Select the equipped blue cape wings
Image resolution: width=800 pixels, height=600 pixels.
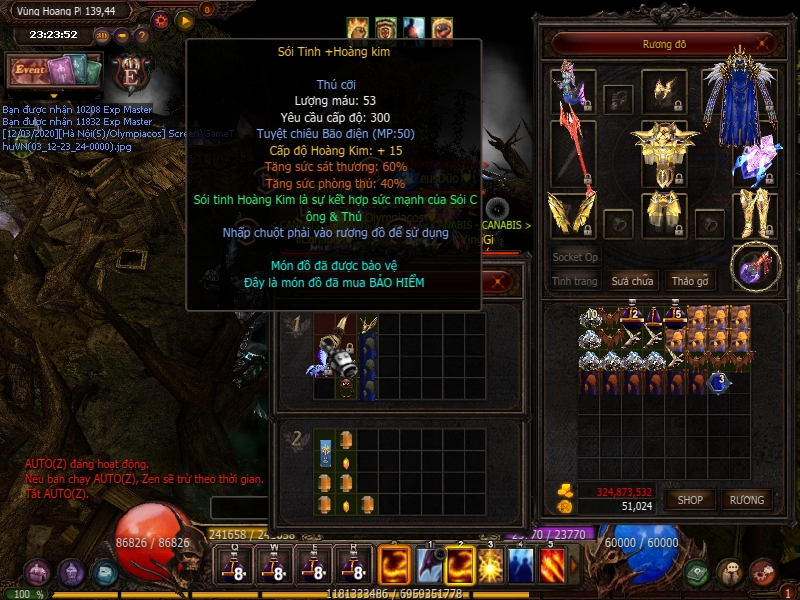pos(740,98)
